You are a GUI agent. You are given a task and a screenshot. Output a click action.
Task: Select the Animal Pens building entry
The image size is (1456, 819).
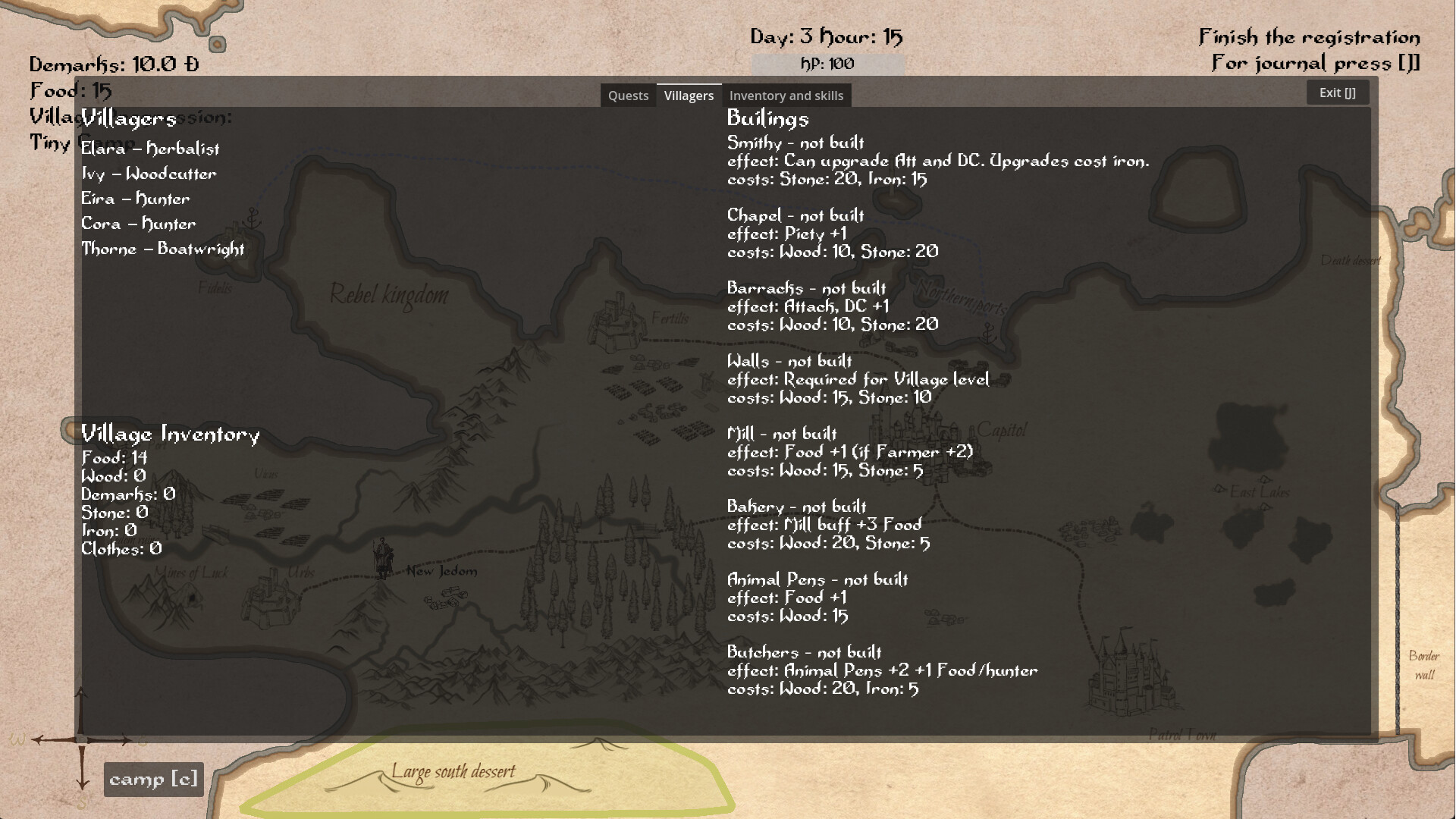pyautogui.click(x=817, y=579)
